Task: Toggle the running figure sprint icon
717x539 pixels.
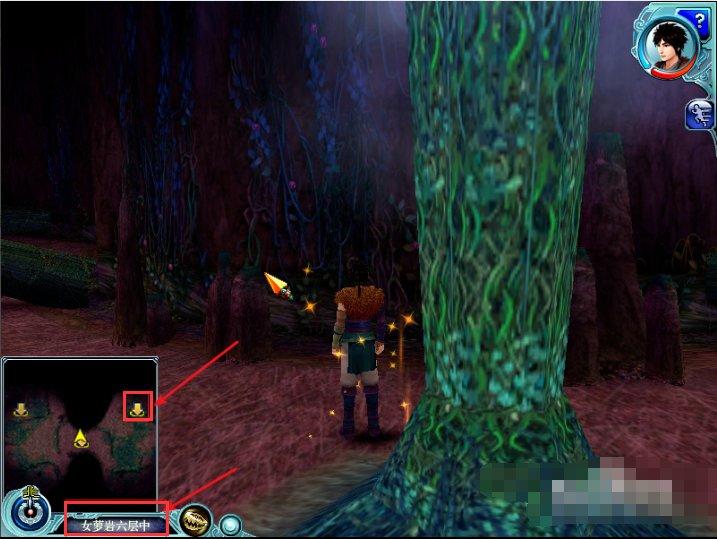Action: pos(698,114)
